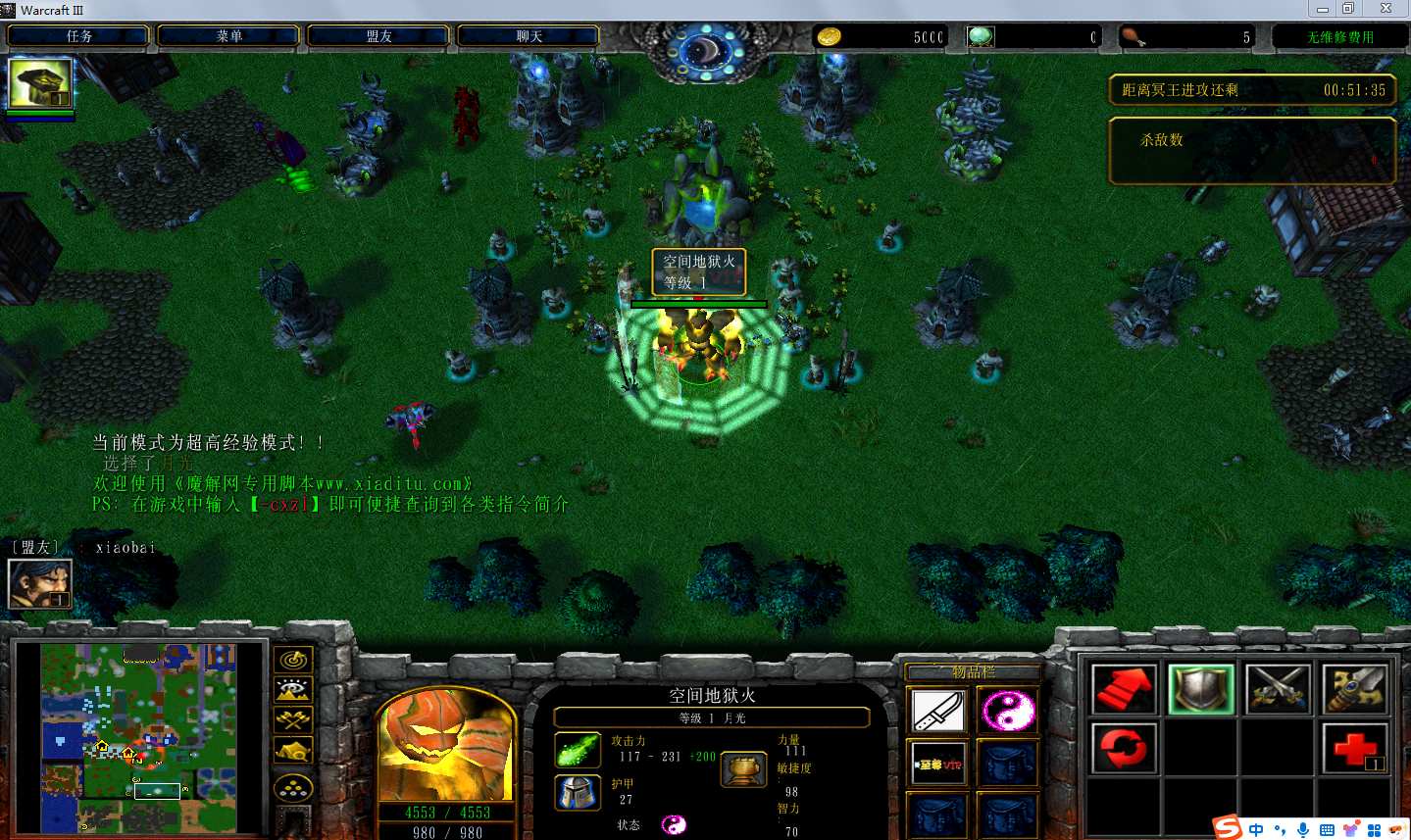Toggle minimap ally color crossed-axes button

pos(293,720)
